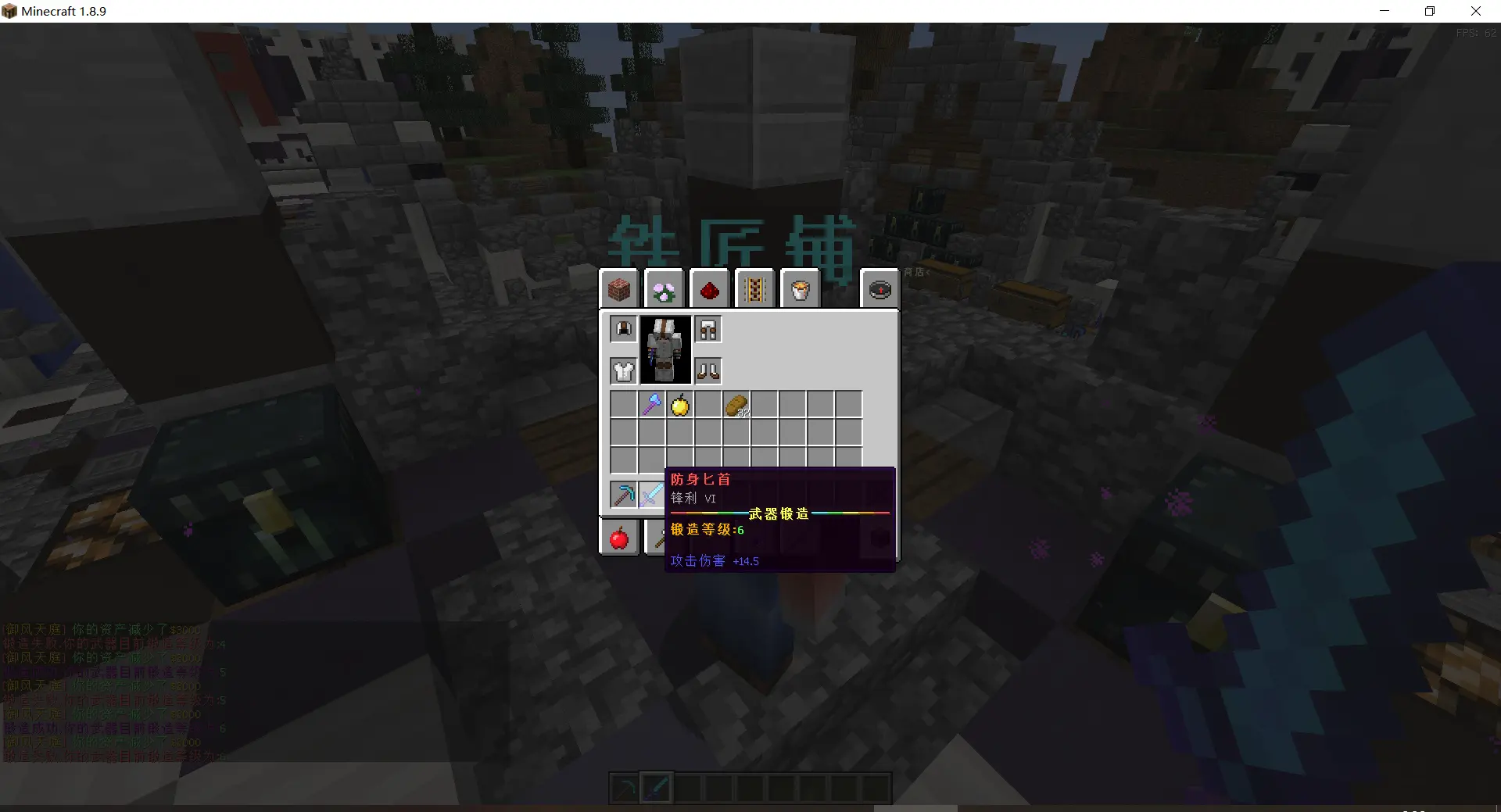The height and width of the screenshot is (812, 1501).
Task: Select the equipped boots slot
Action: click(x=708, y=370)
